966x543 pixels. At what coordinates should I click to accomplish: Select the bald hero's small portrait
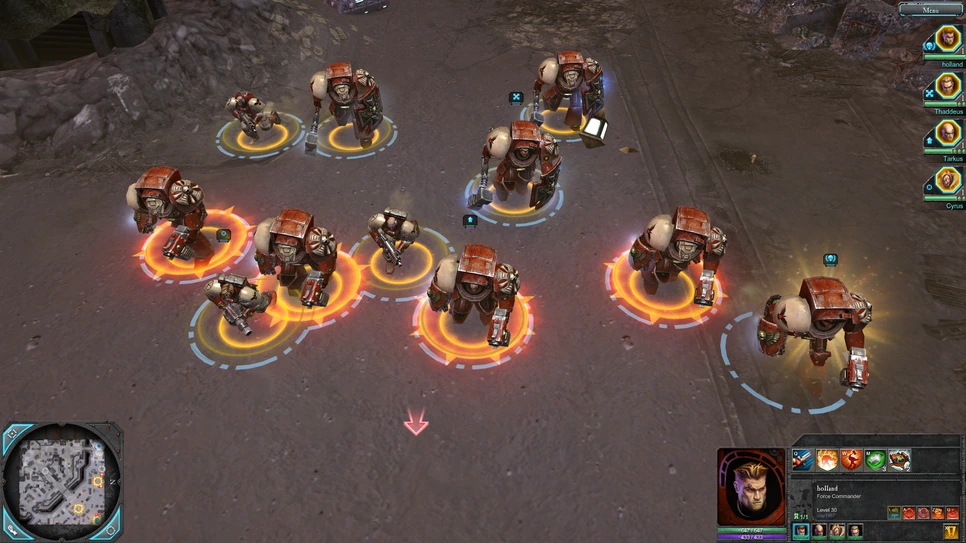(819, 531)
